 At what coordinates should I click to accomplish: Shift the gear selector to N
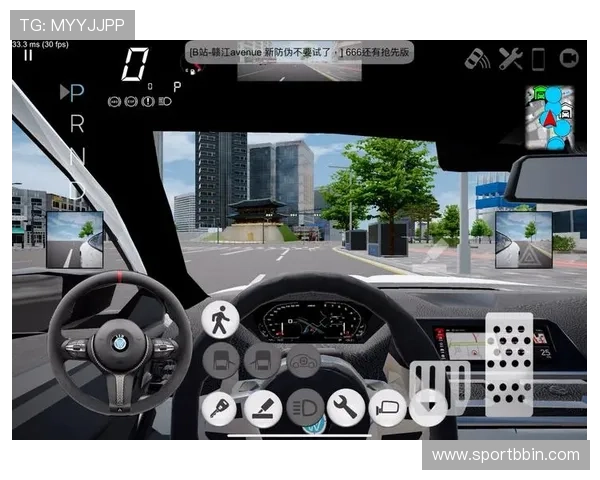click(x=77, y=157)
